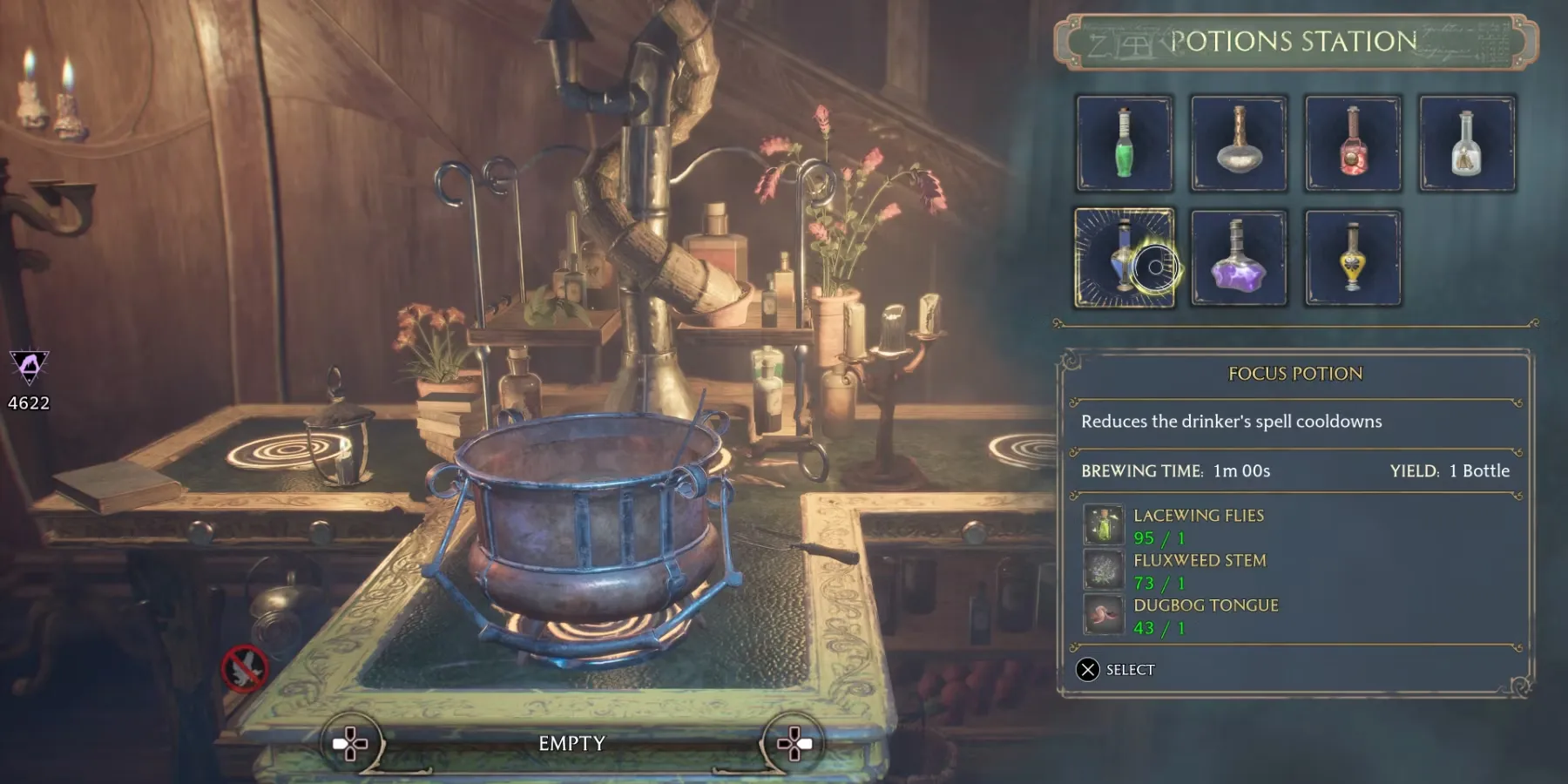Select the yellow Felix Felicis potion
The image size is (1568, 784).
(1353, 258)
